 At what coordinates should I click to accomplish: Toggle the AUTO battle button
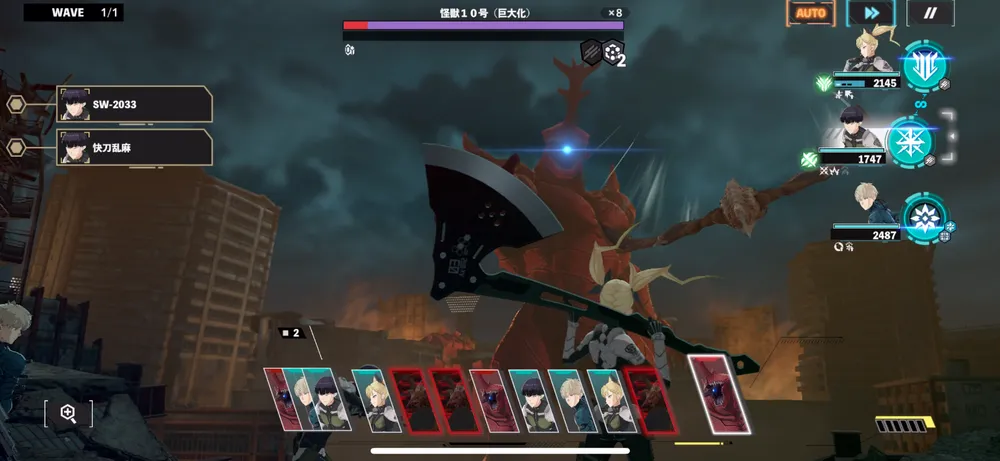pyautogui.click(x=810, y=13)
